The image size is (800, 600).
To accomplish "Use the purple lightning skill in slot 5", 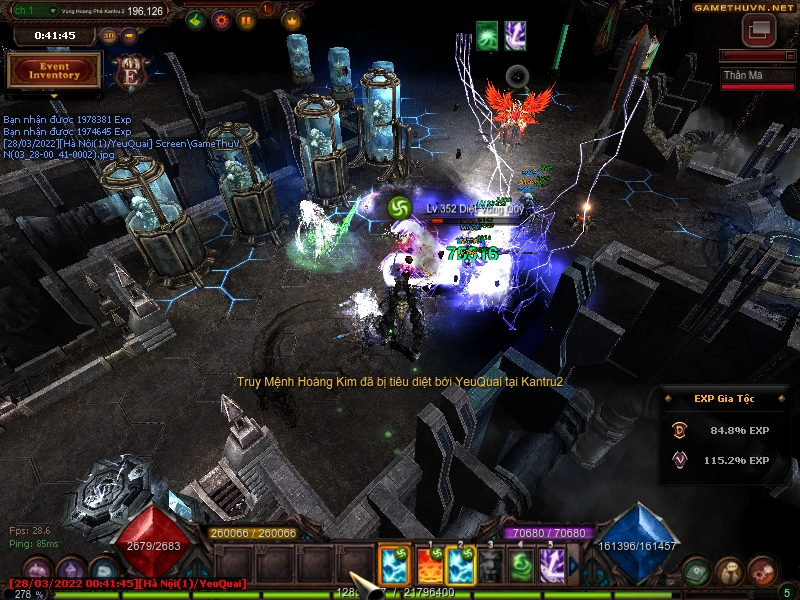I will (552, 566).
